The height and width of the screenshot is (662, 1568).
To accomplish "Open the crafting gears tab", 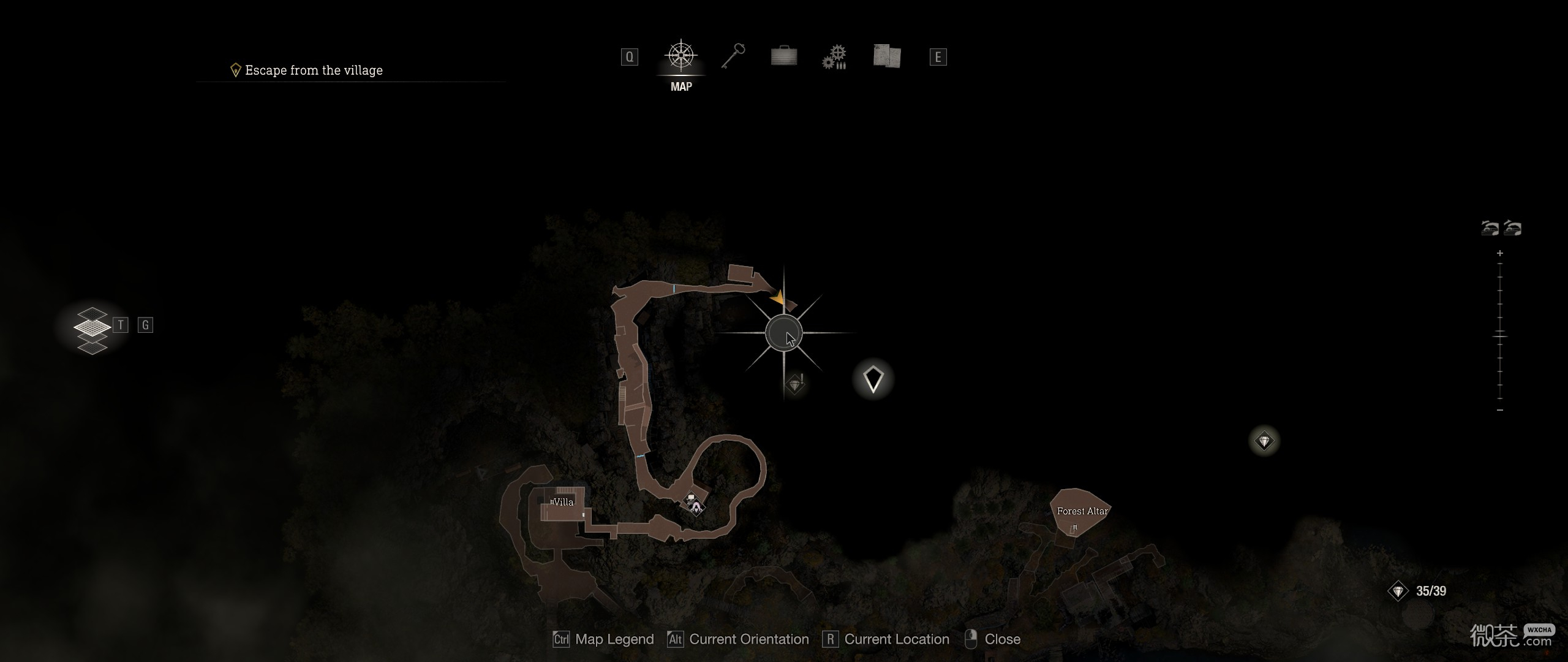I will pyautogui.click(x=834, y=57).
